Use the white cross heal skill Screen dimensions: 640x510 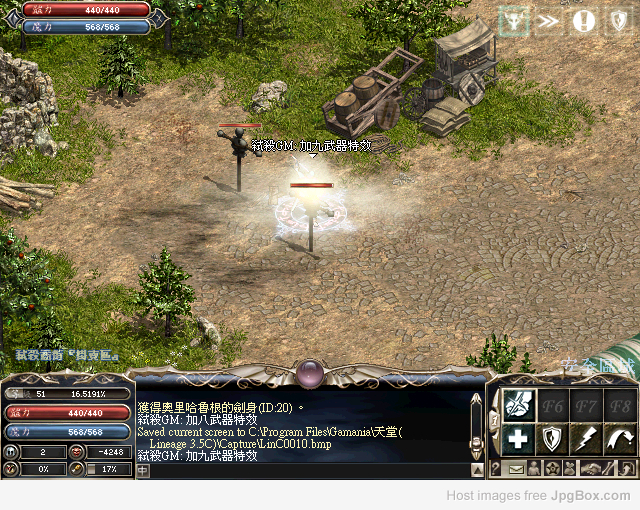pyautogui.click(x=518, y=439)
